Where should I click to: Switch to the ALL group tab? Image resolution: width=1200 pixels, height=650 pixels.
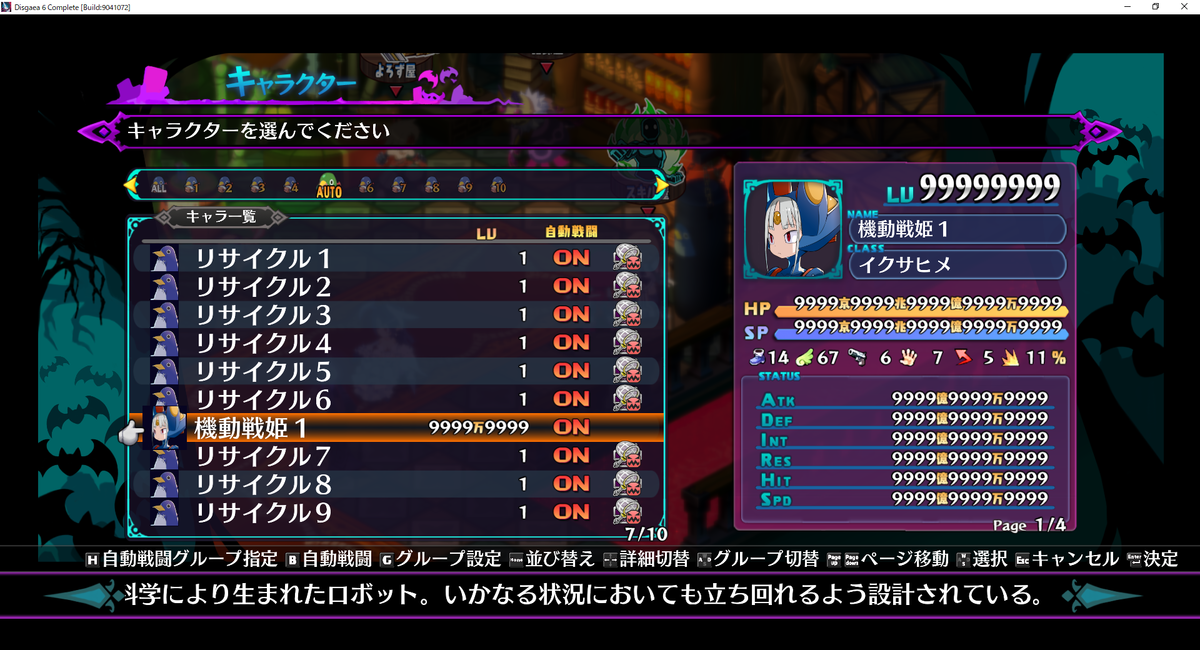159,186
